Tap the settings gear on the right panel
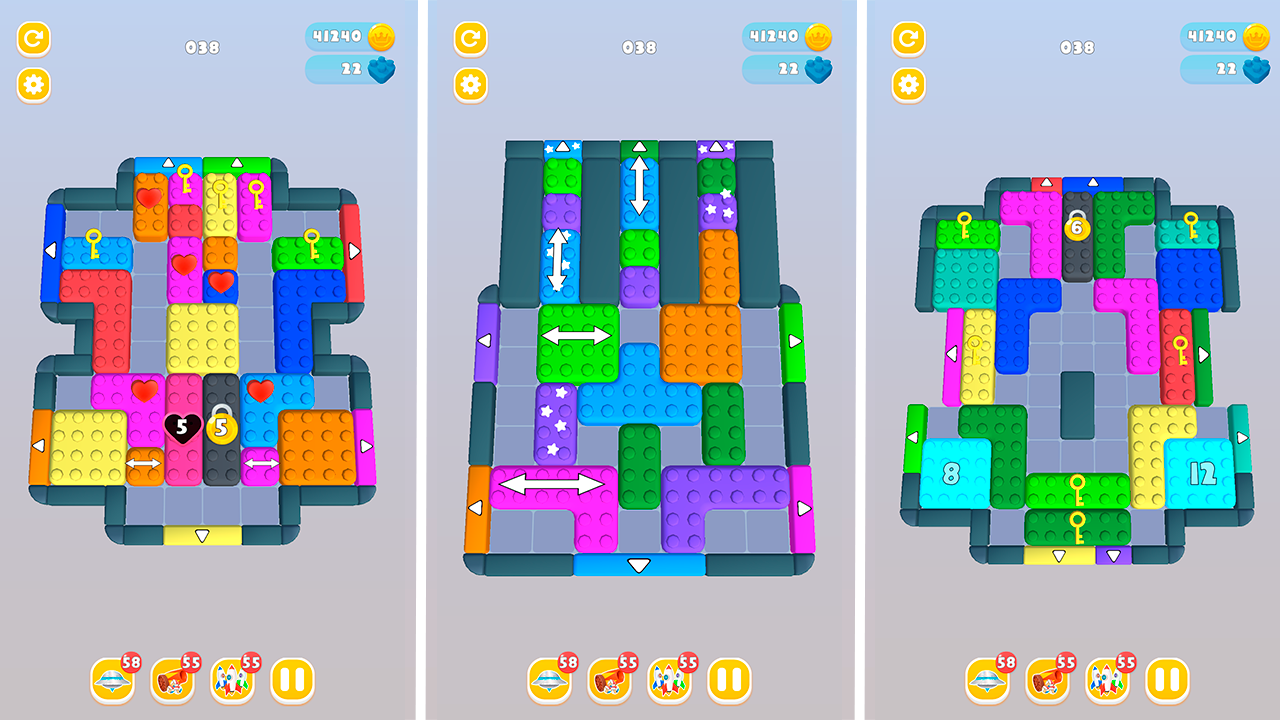 coord(906,84)
